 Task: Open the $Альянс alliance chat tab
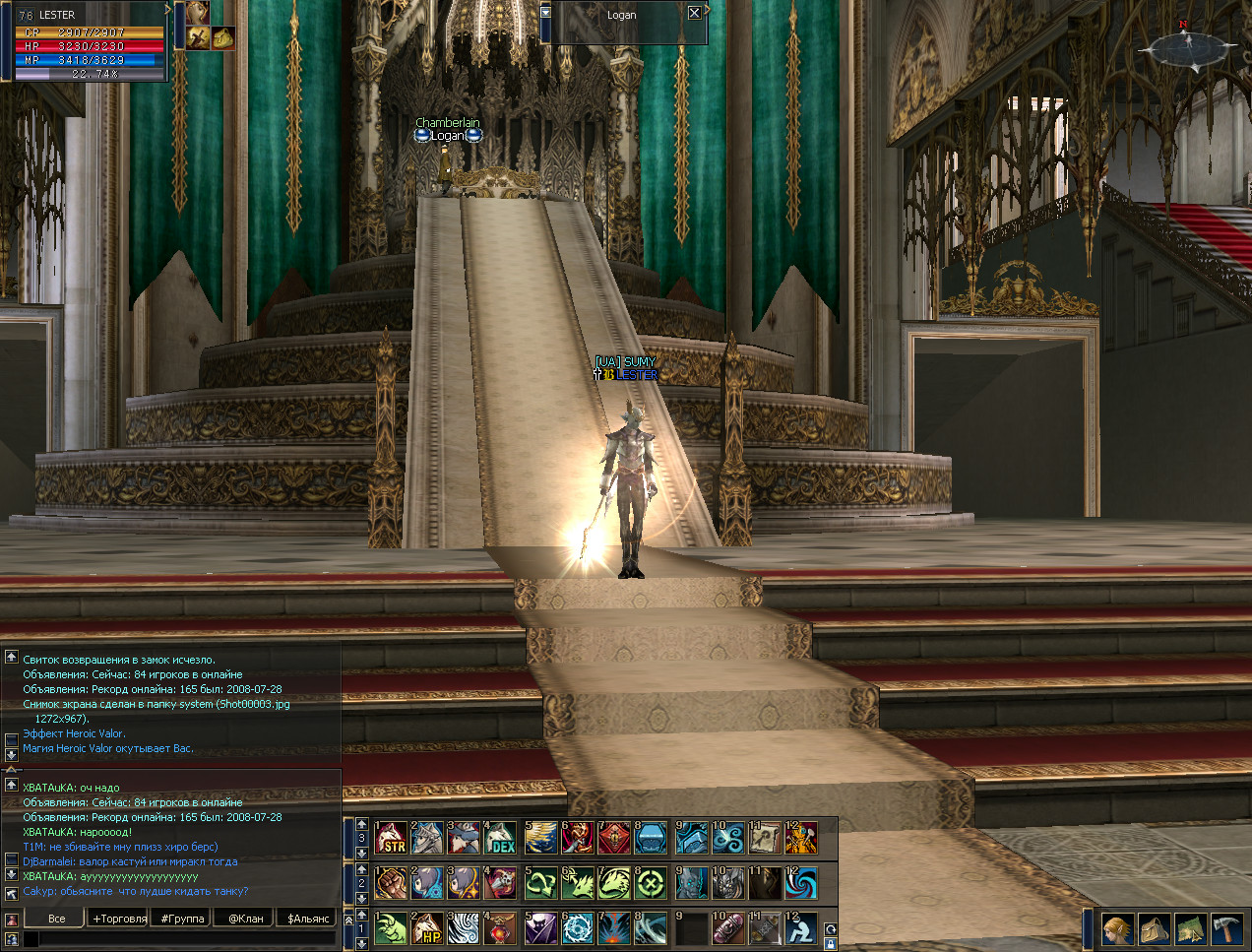point(309,919)
